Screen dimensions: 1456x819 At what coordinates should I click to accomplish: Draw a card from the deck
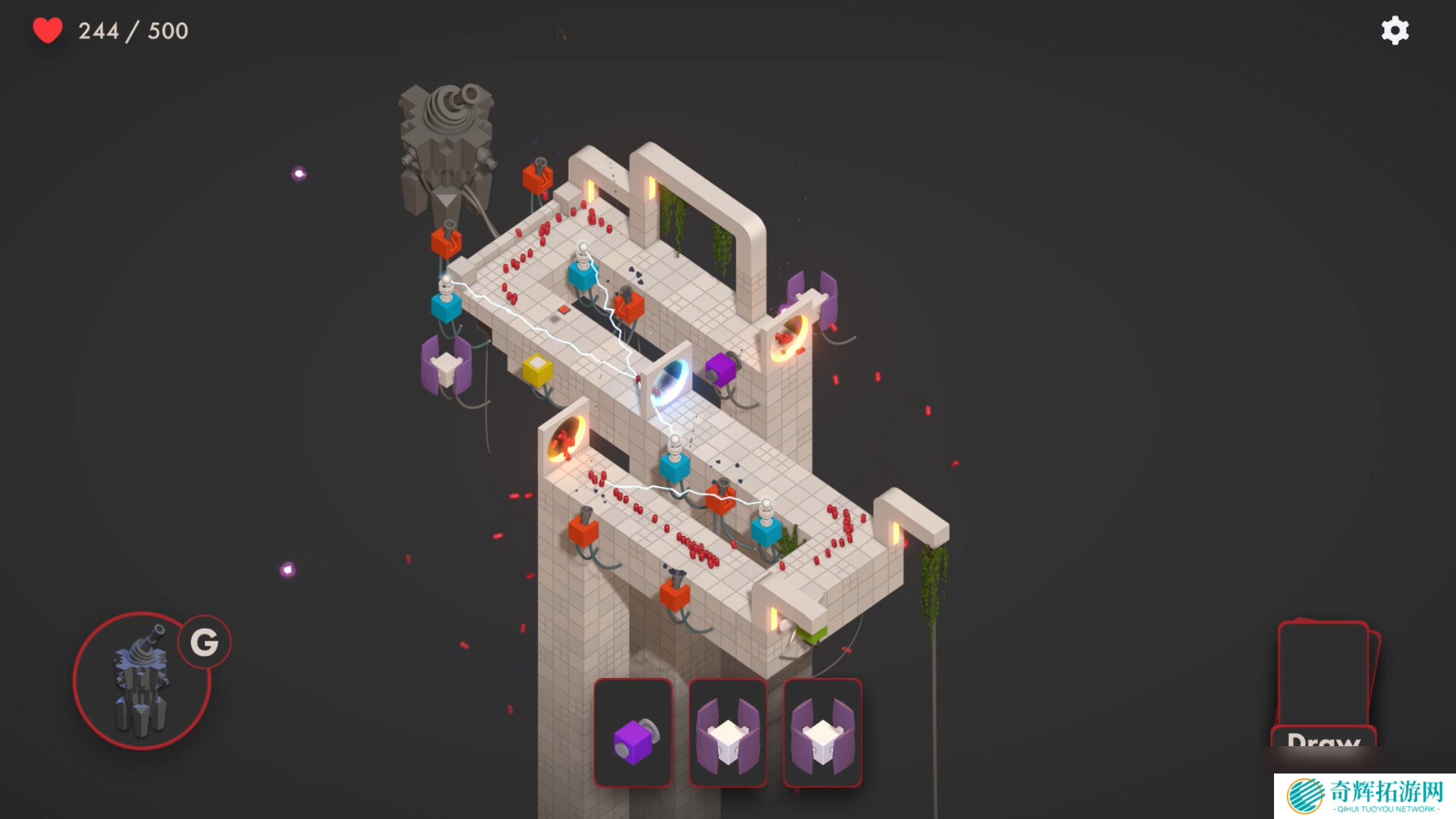1324,684
